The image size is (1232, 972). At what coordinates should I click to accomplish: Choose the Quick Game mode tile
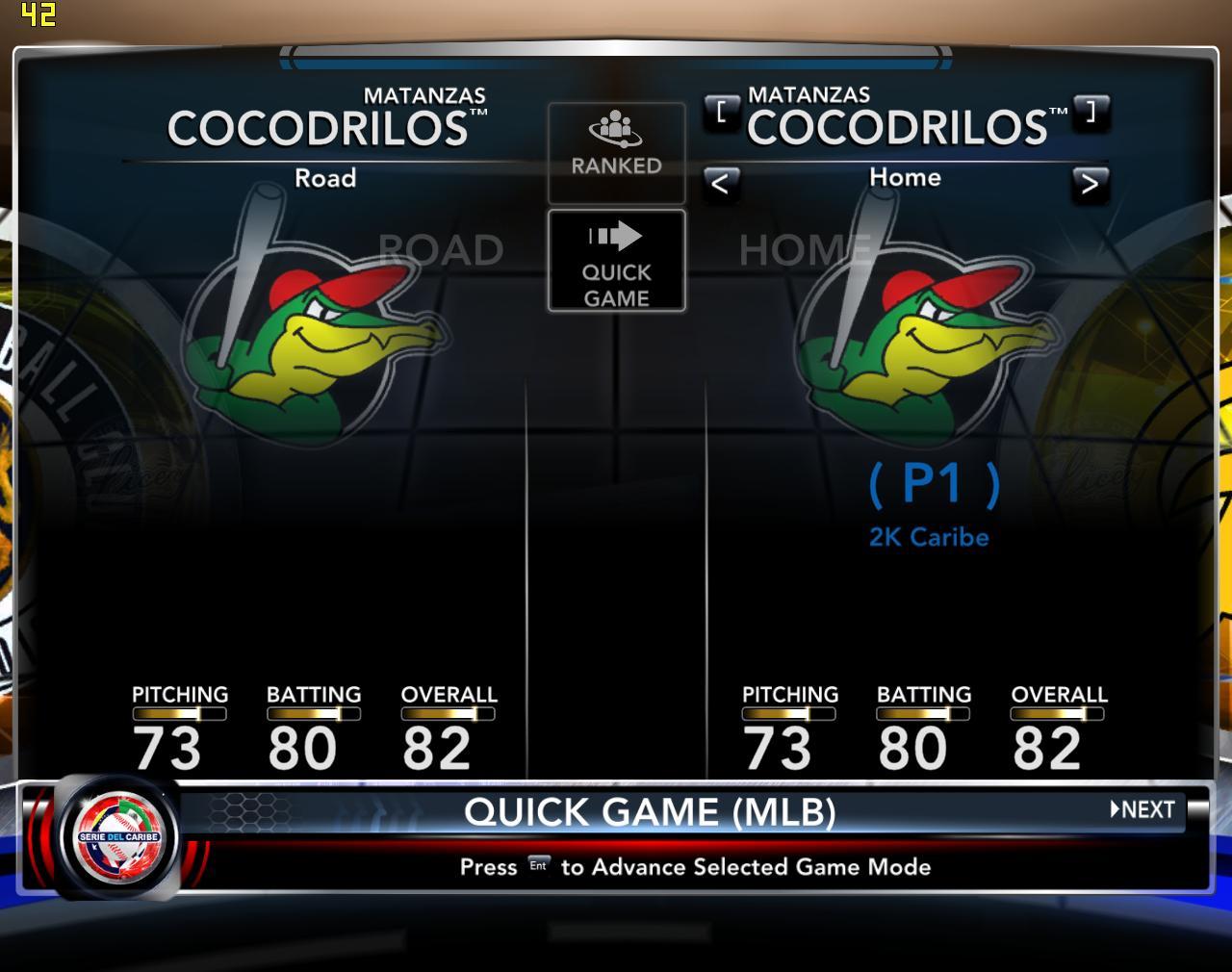click(616, 261)
